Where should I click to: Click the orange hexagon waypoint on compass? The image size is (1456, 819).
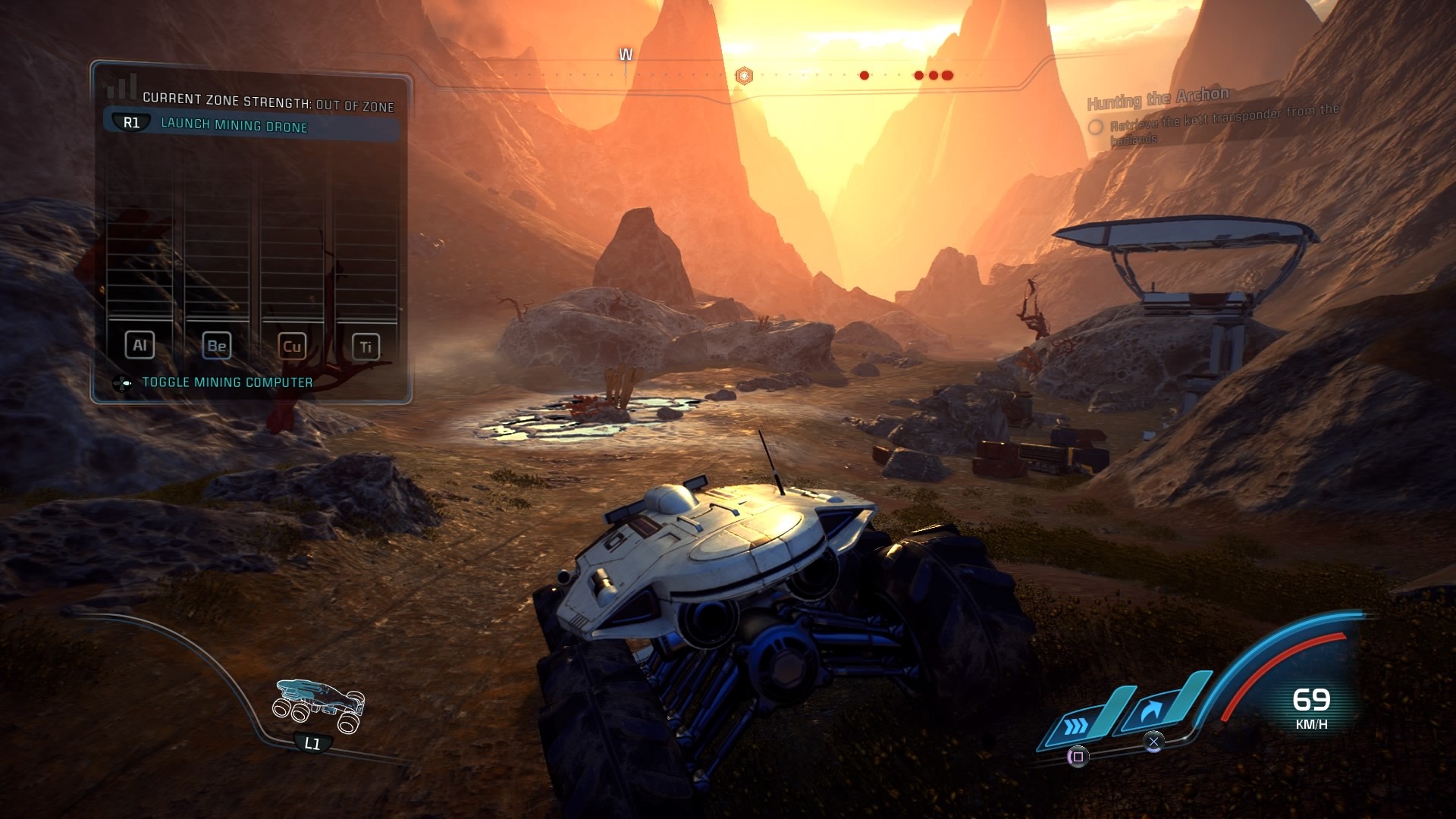point(745,76)
